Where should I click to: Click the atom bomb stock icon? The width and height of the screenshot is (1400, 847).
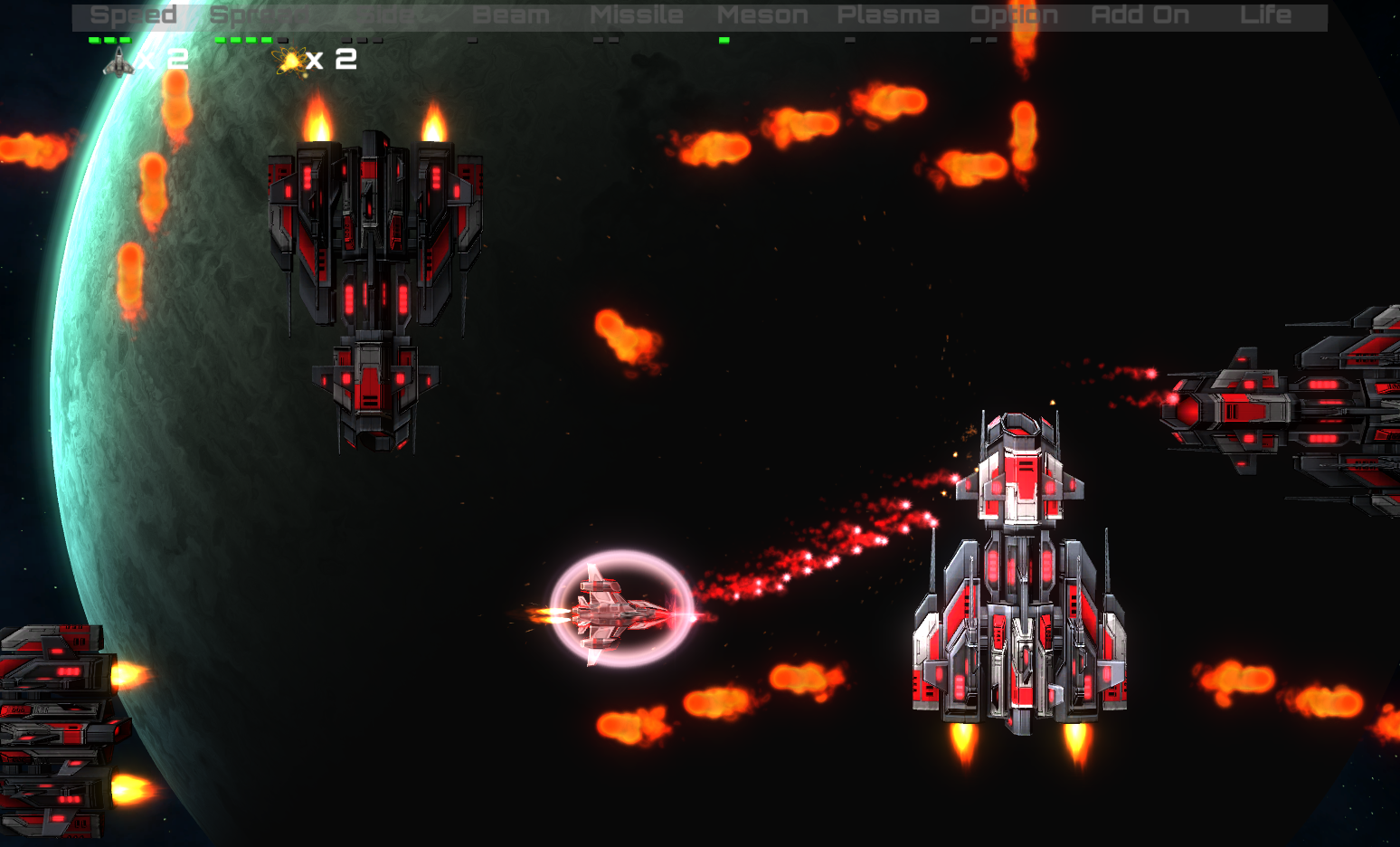point(288,62)
